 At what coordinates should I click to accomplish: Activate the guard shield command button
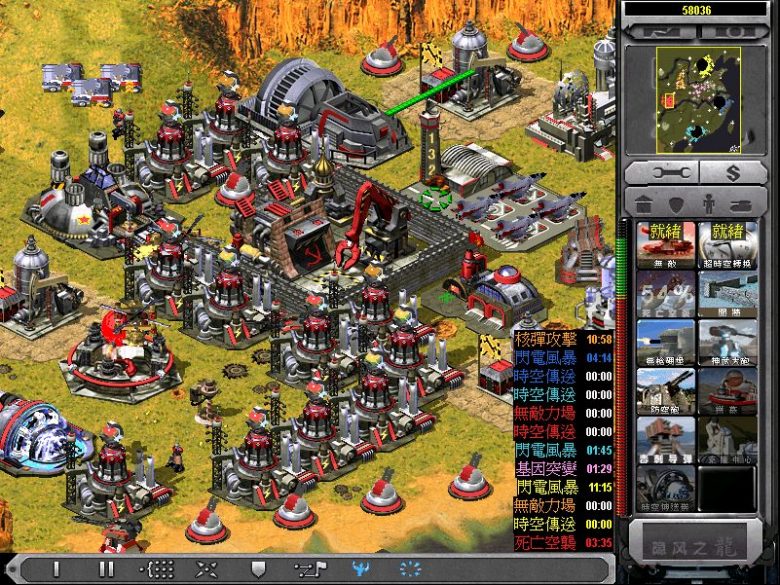pyautogui.click(x=257, y=569)
